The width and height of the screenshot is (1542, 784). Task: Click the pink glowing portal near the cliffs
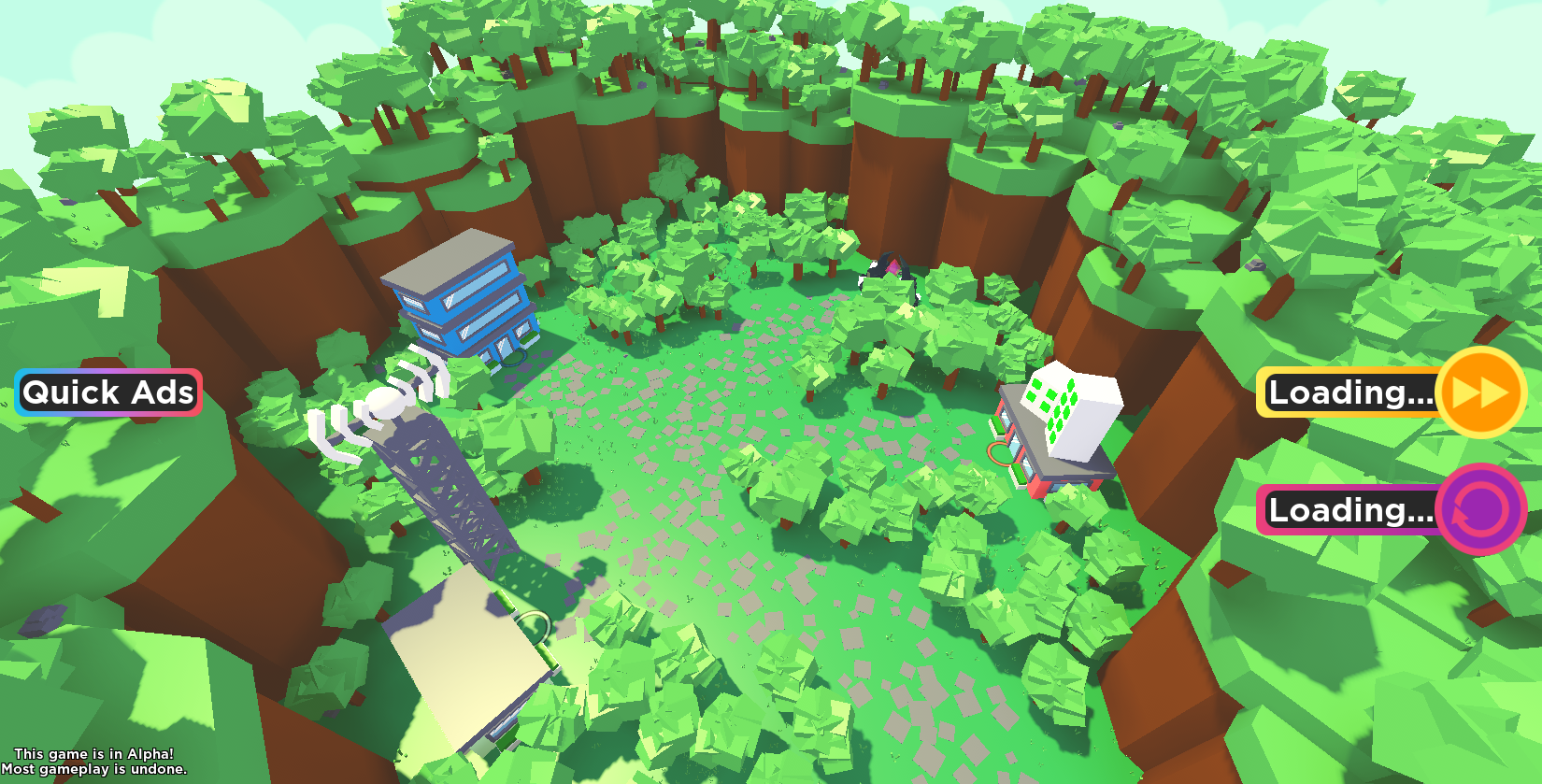click(892, 269)
